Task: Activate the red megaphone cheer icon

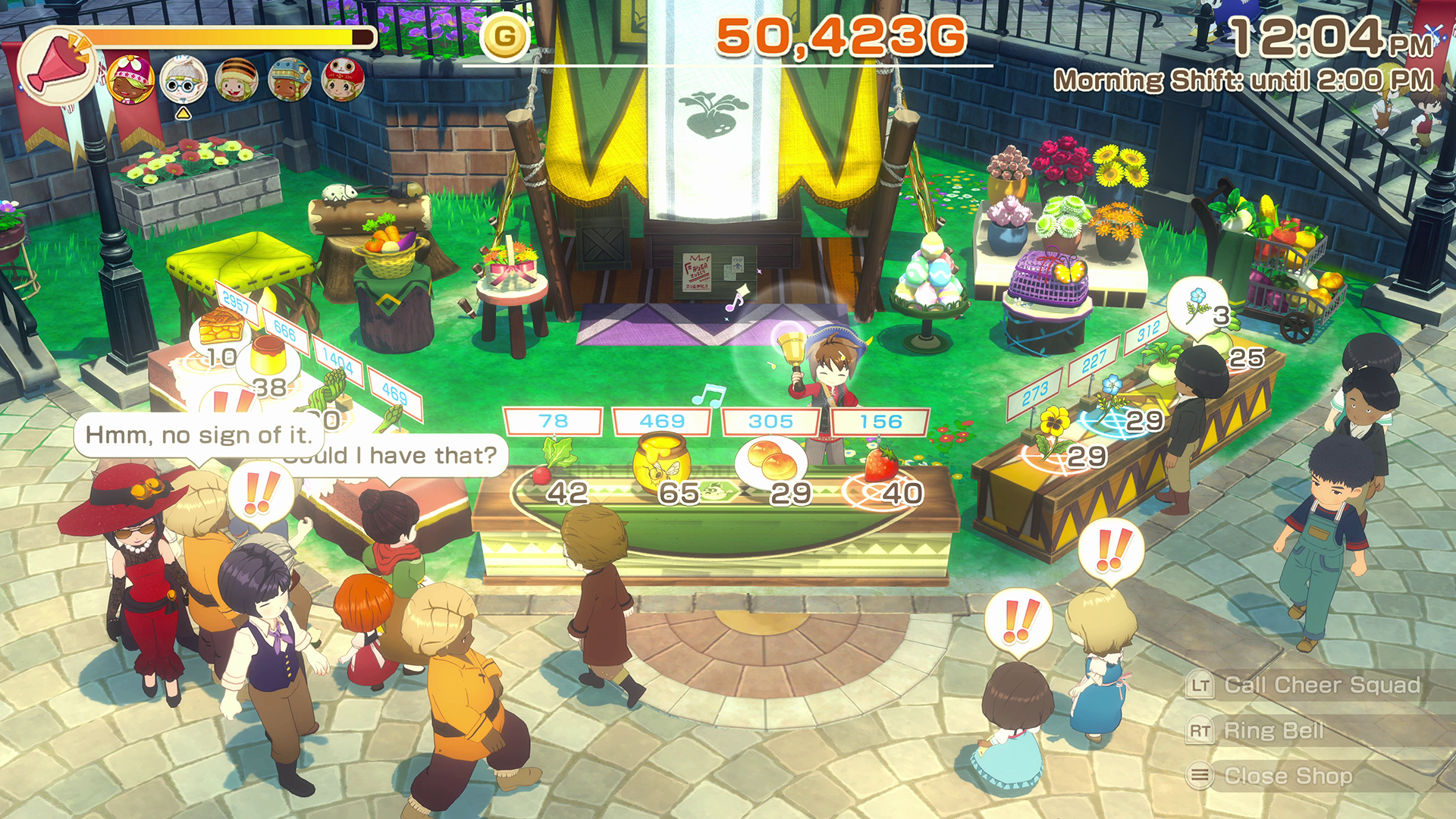Action: (x=56, y=67)
